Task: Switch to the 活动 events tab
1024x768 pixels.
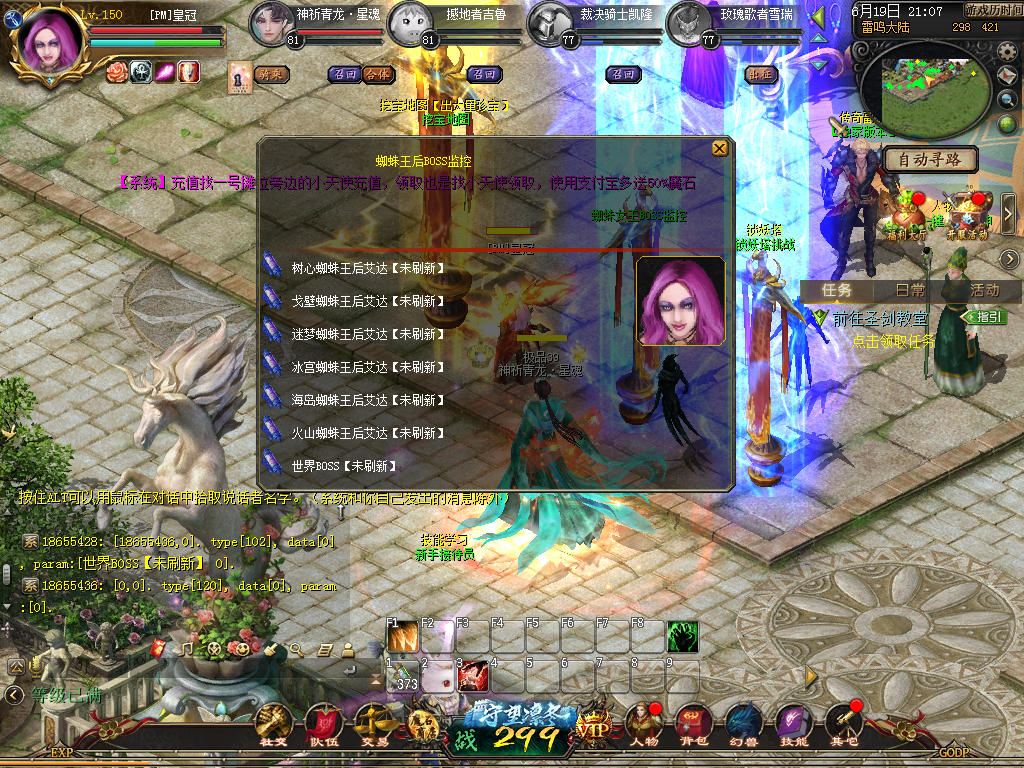Action: tap(984, 290)
